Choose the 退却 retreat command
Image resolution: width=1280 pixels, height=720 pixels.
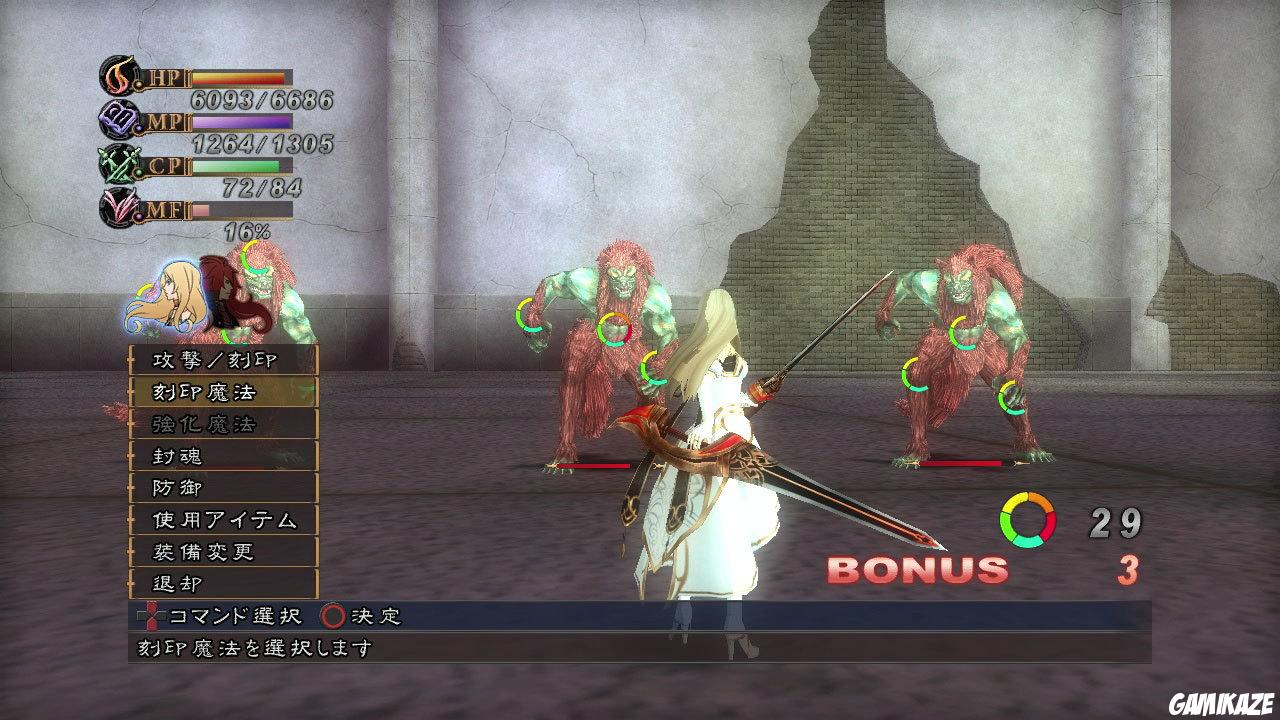(222, 583)
